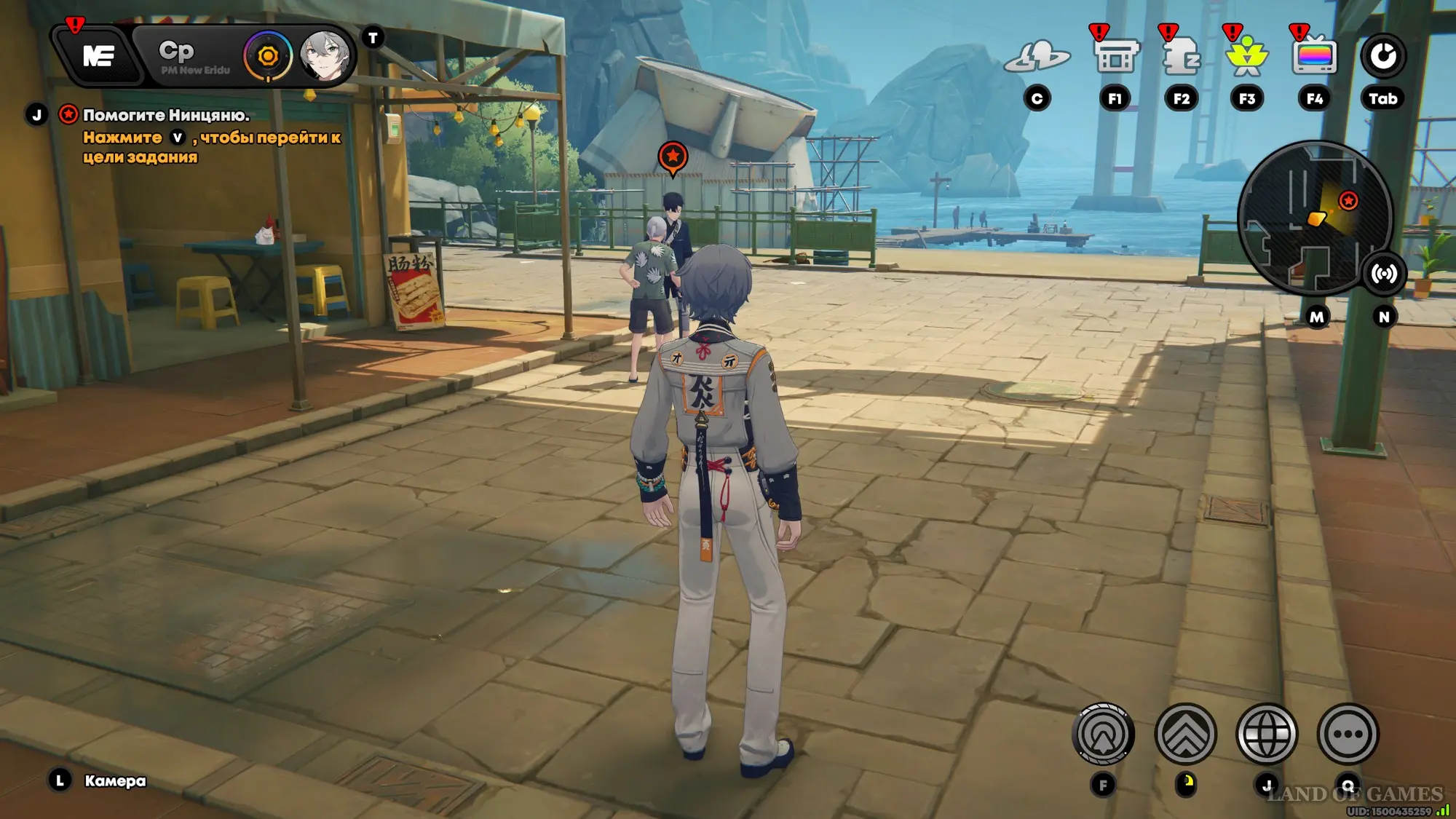Activate the signal broadcast icon by minimap
This screenshot has width=1456, height=819.
pos(1384,274)
